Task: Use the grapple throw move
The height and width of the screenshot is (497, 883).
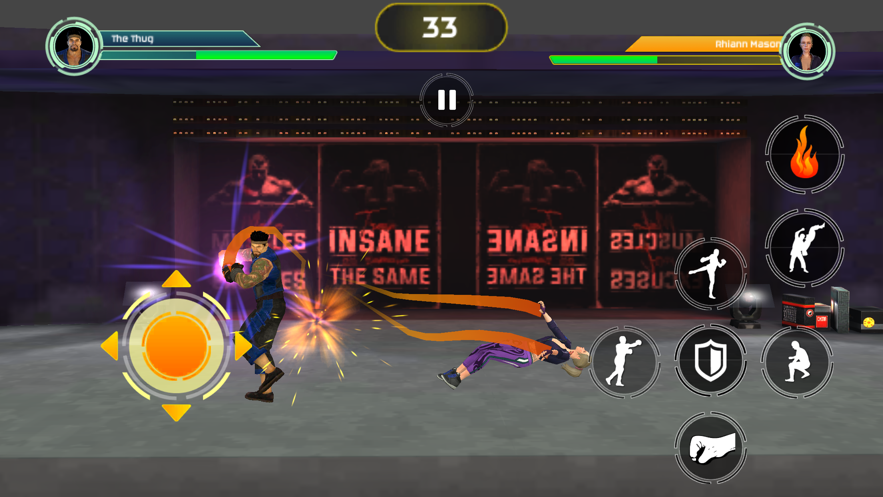Action: [x=804, y=247]
